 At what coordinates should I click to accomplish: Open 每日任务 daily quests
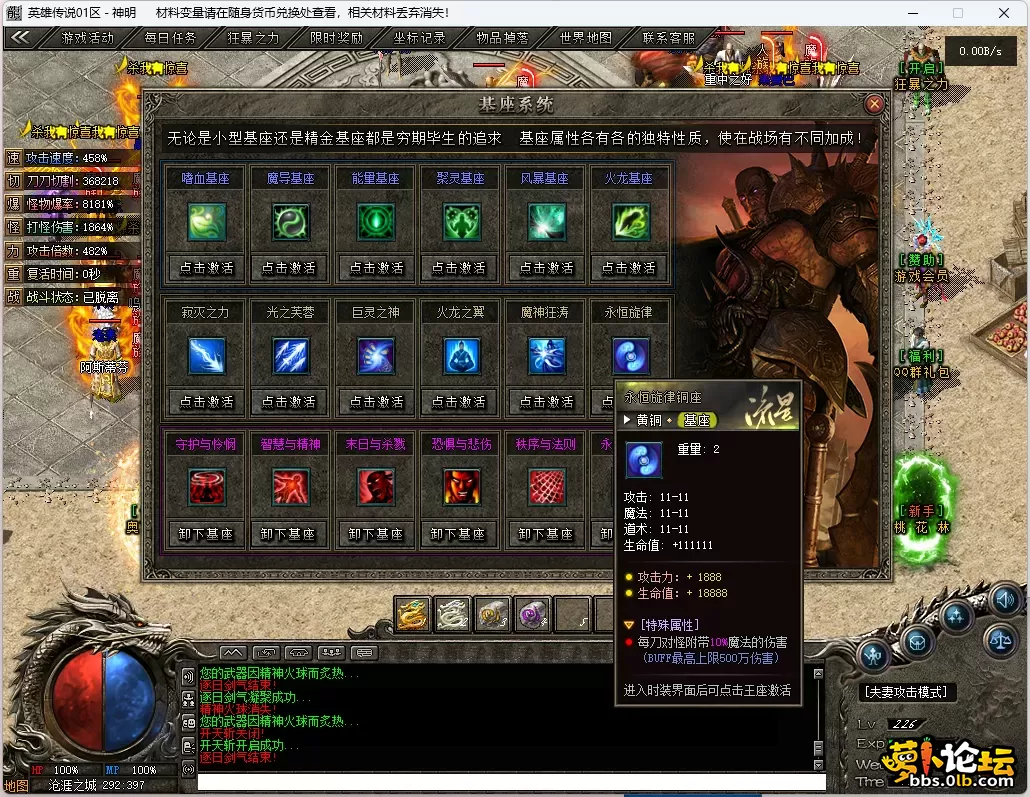pyautogui.click(x=170, y=38)
